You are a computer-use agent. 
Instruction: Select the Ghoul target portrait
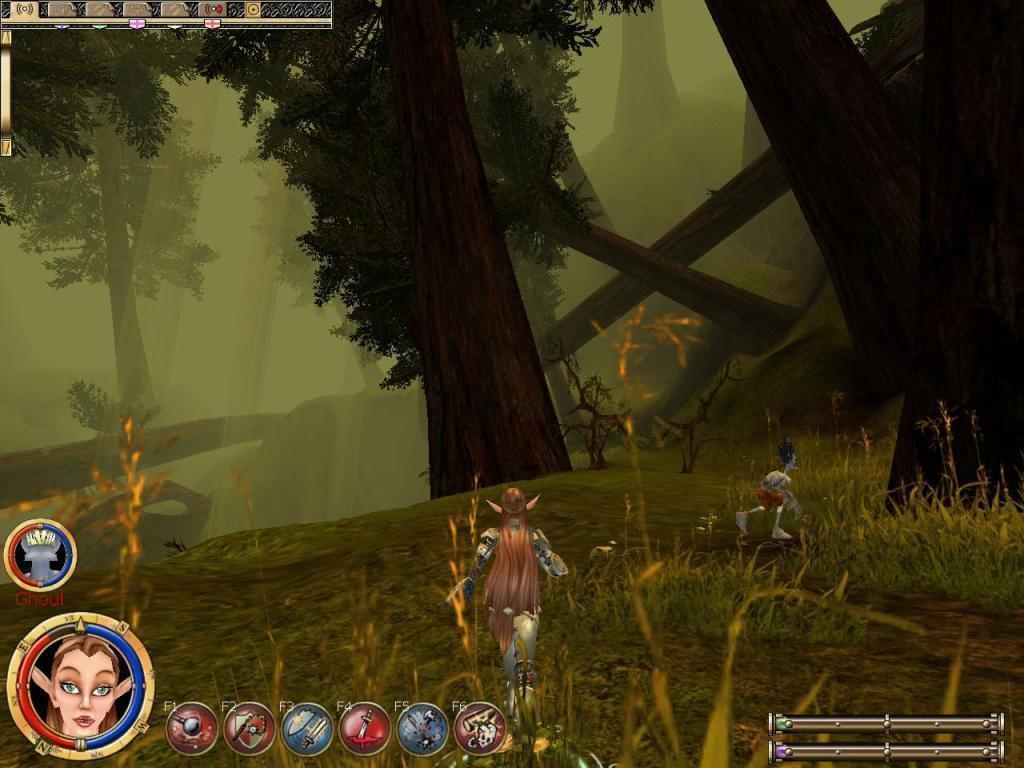[x=41, y=555]
